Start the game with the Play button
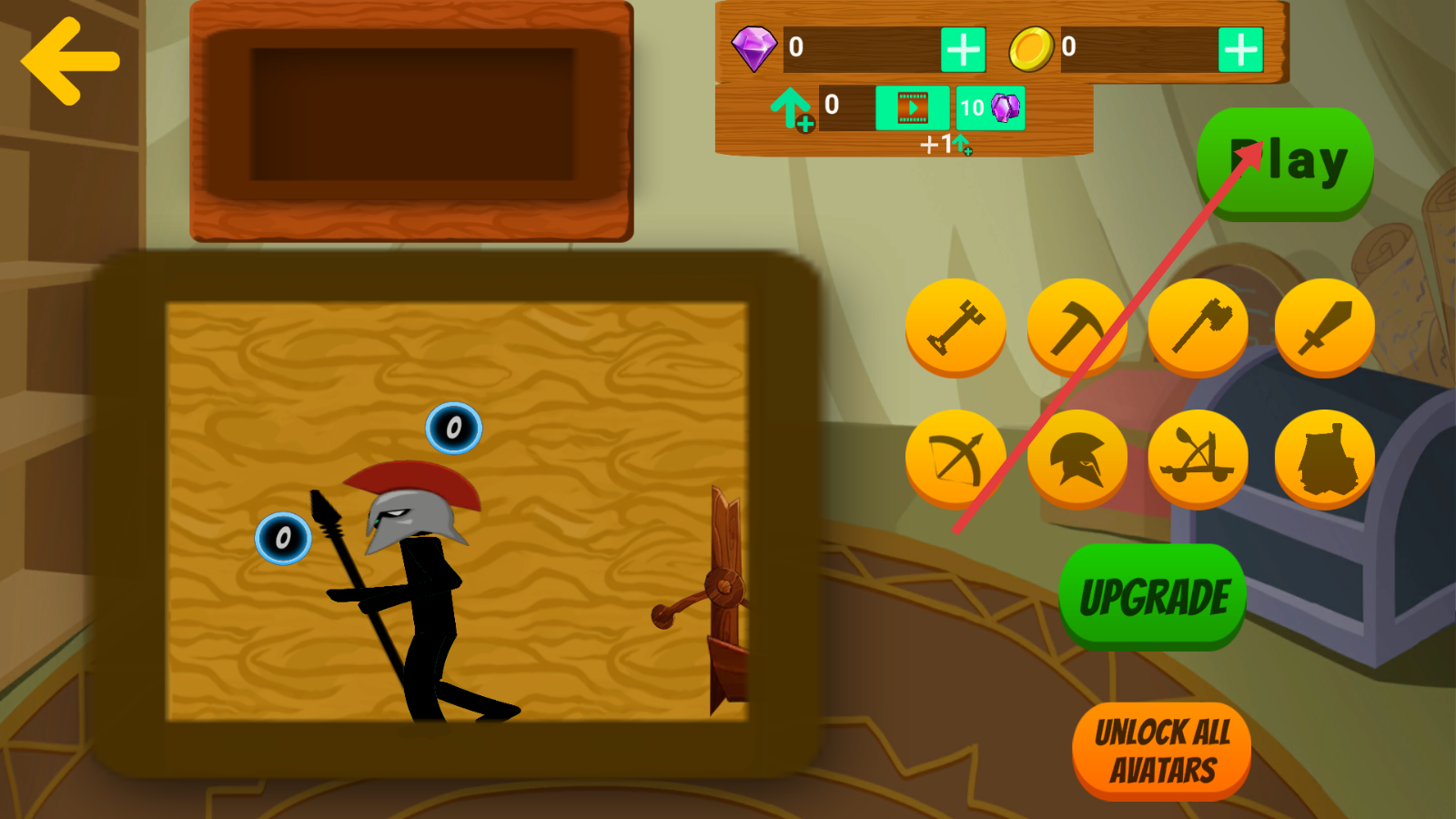Image resolution: width=1456 pixels, height=819 pixels. click(x=1285, y=163)
